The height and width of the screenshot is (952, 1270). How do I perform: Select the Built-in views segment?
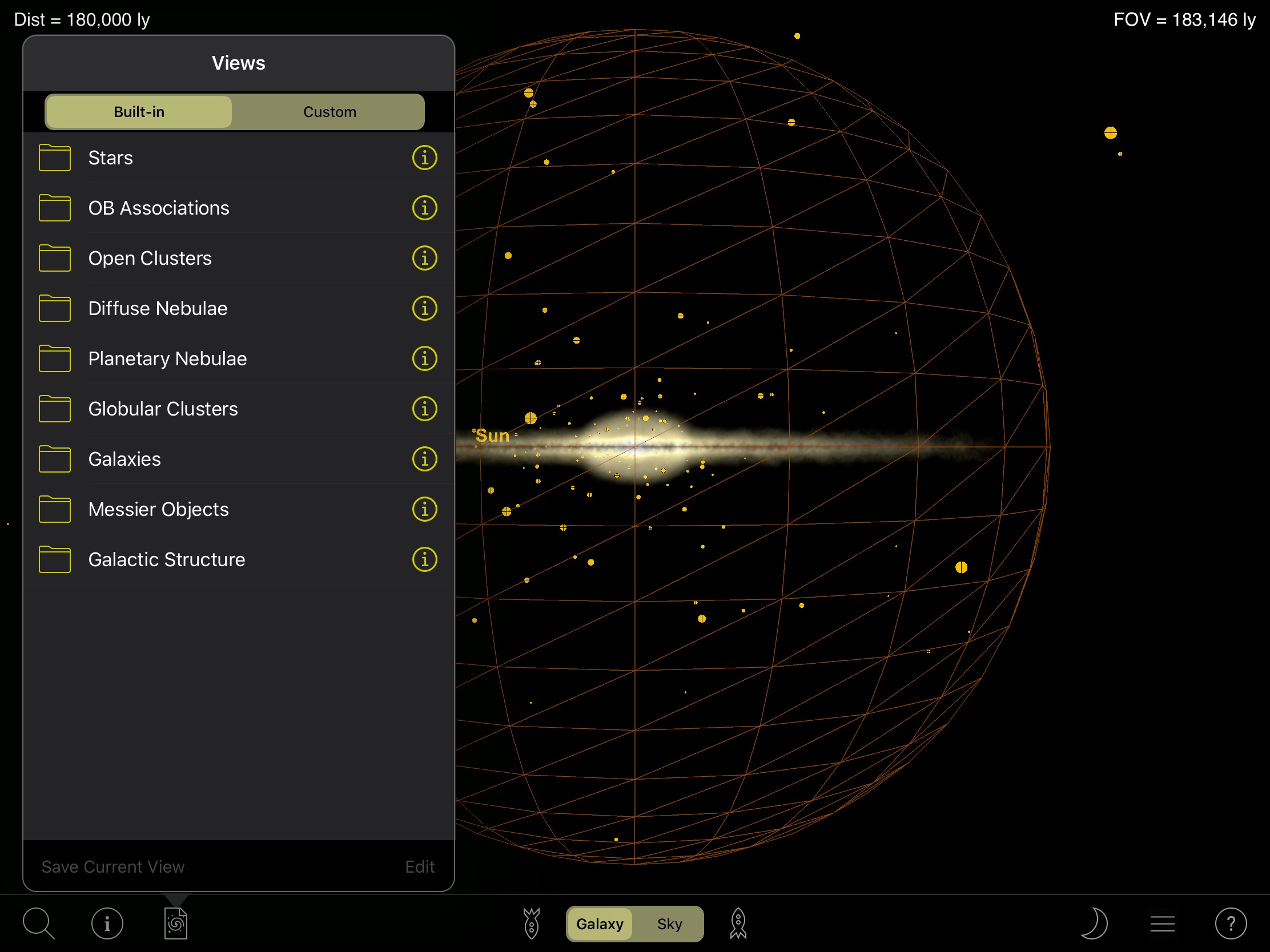coord(138,111)
